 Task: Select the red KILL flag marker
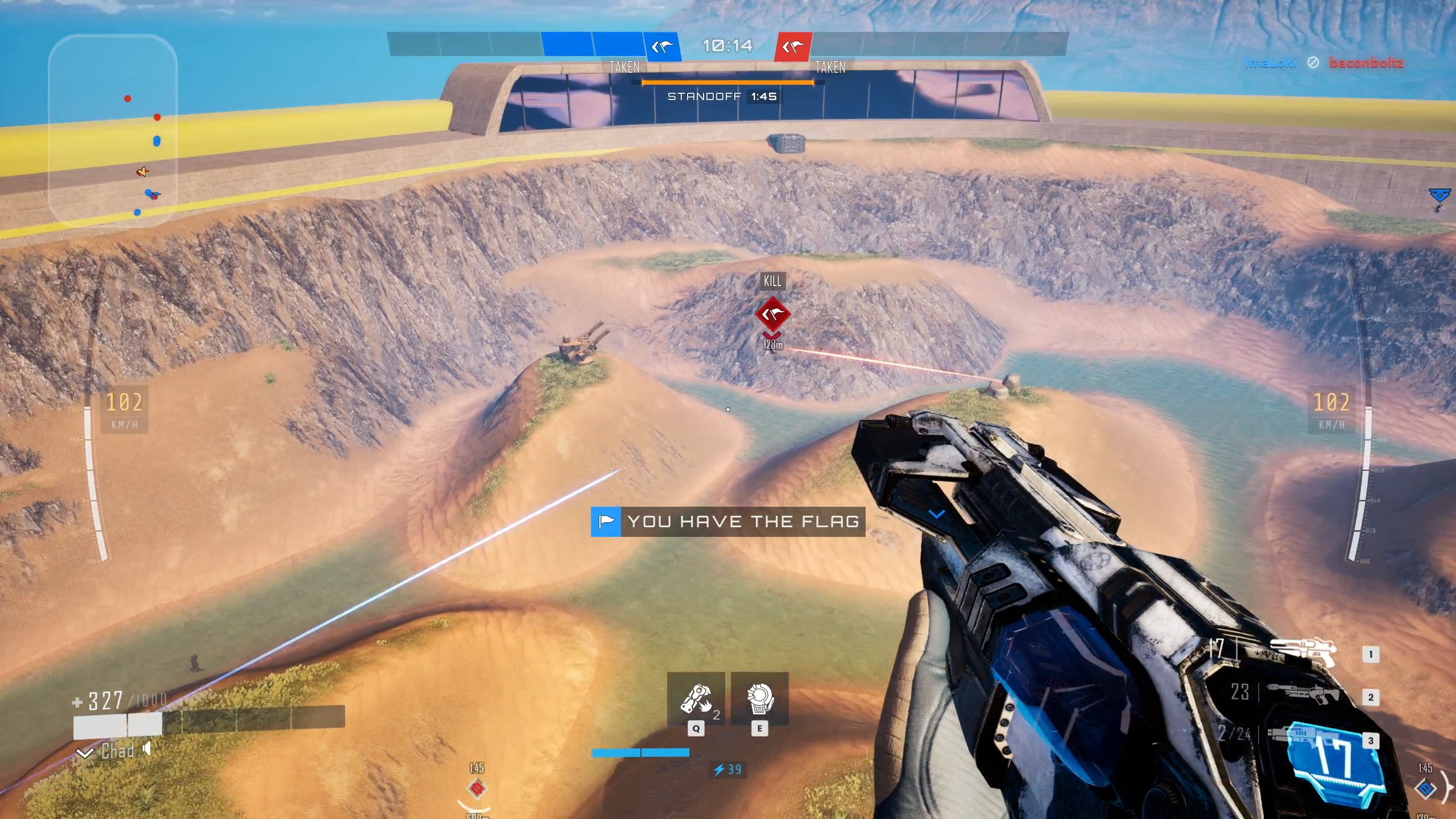(x=772, y=313)
